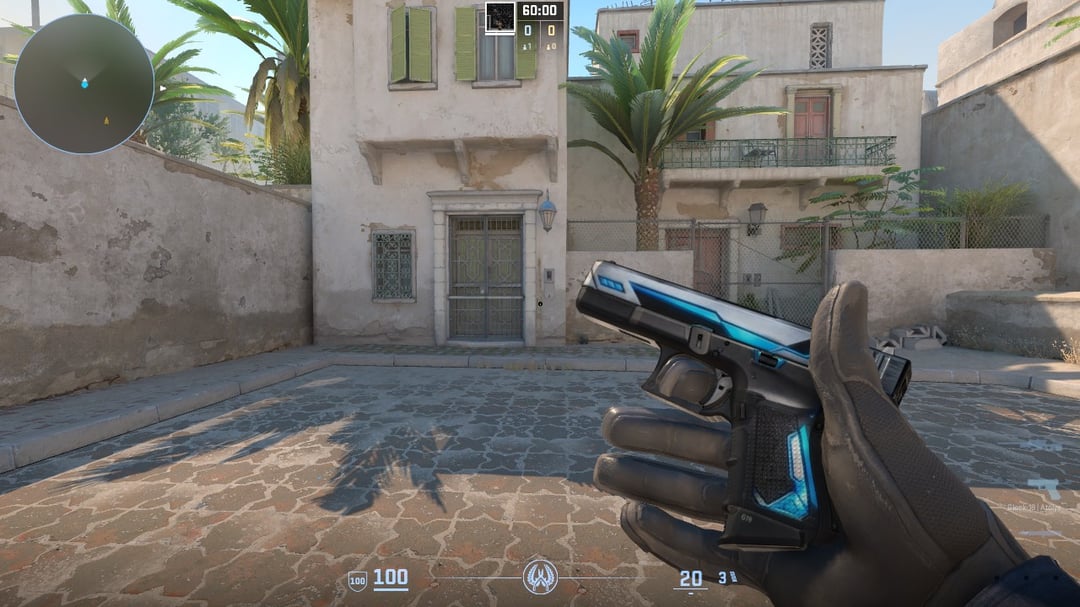Click the Counter-Terrorist emblem on the bottom bar

pyautogui.click(x=540, y=577)
